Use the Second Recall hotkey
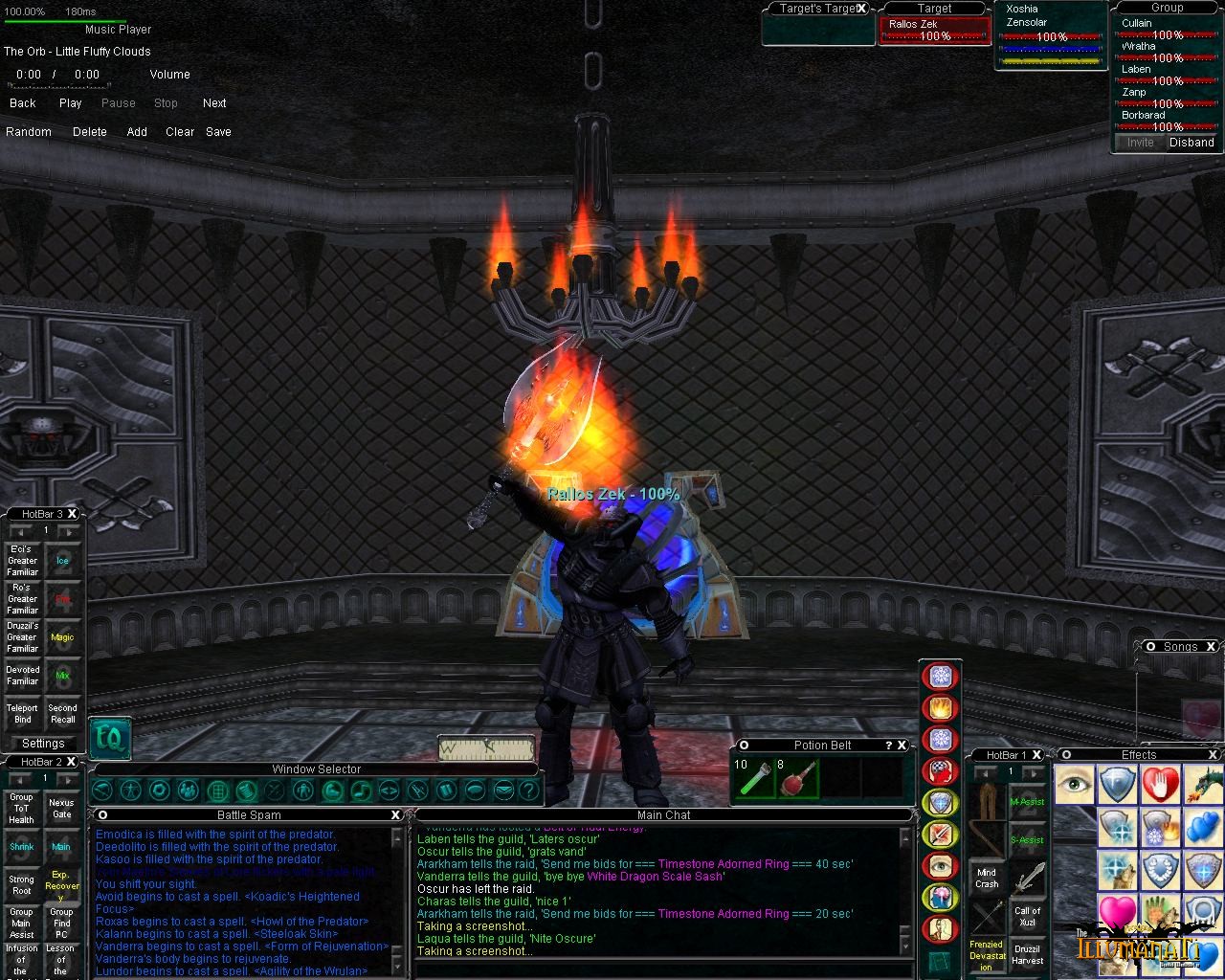 (x=62, y=714)
